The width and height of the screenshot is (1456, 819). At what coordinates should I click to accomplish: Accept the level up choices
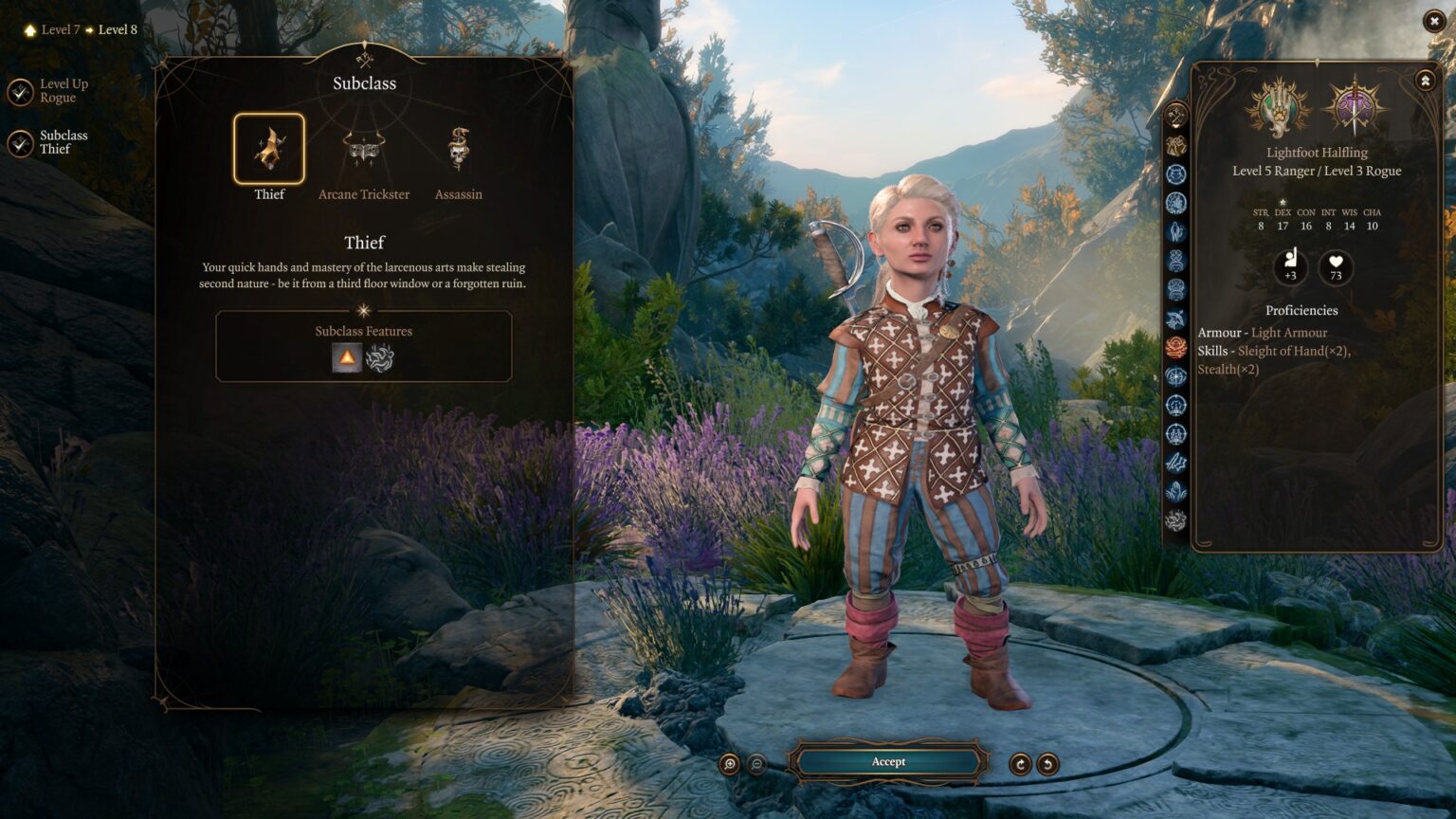tap(888, 762)
